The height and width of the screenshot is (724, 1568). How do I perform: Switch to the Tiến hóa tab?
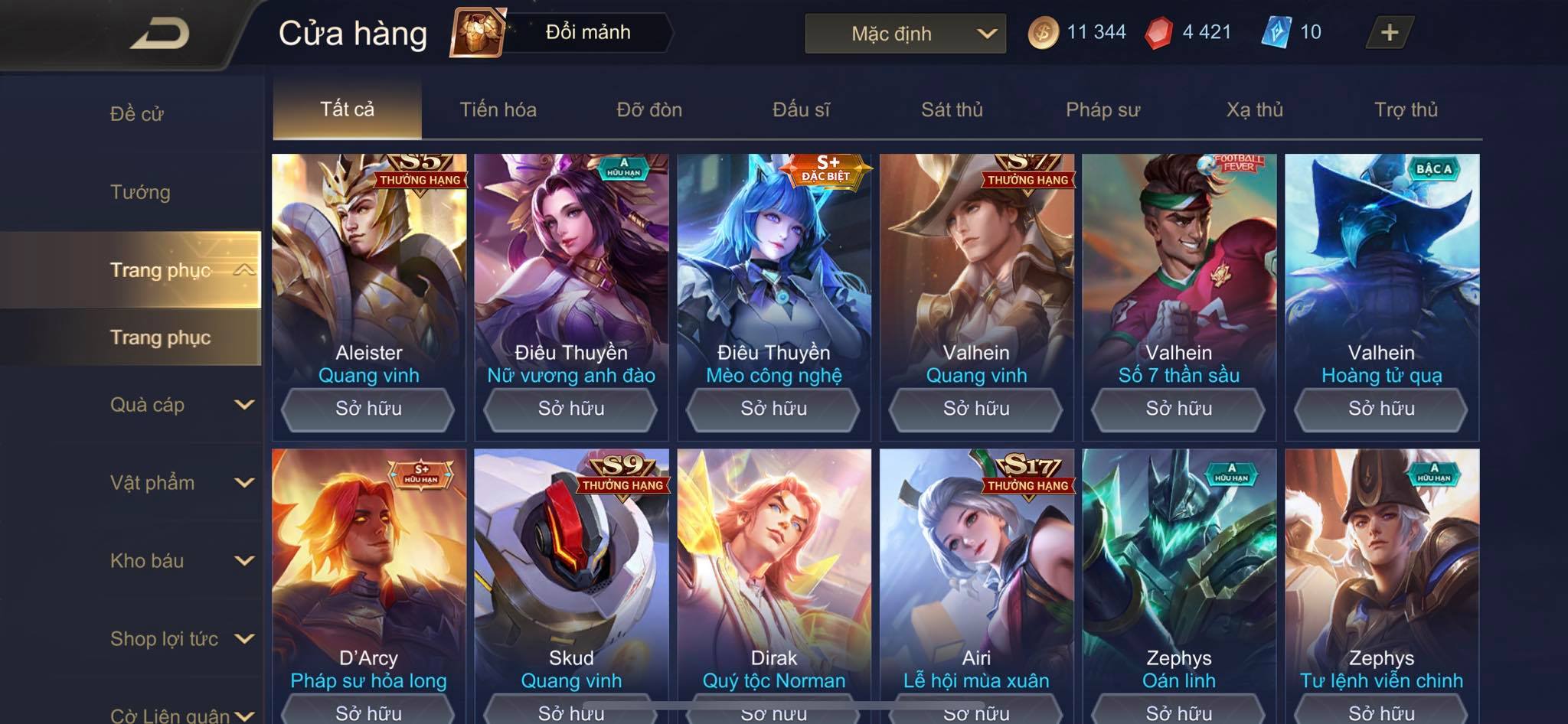498,109
